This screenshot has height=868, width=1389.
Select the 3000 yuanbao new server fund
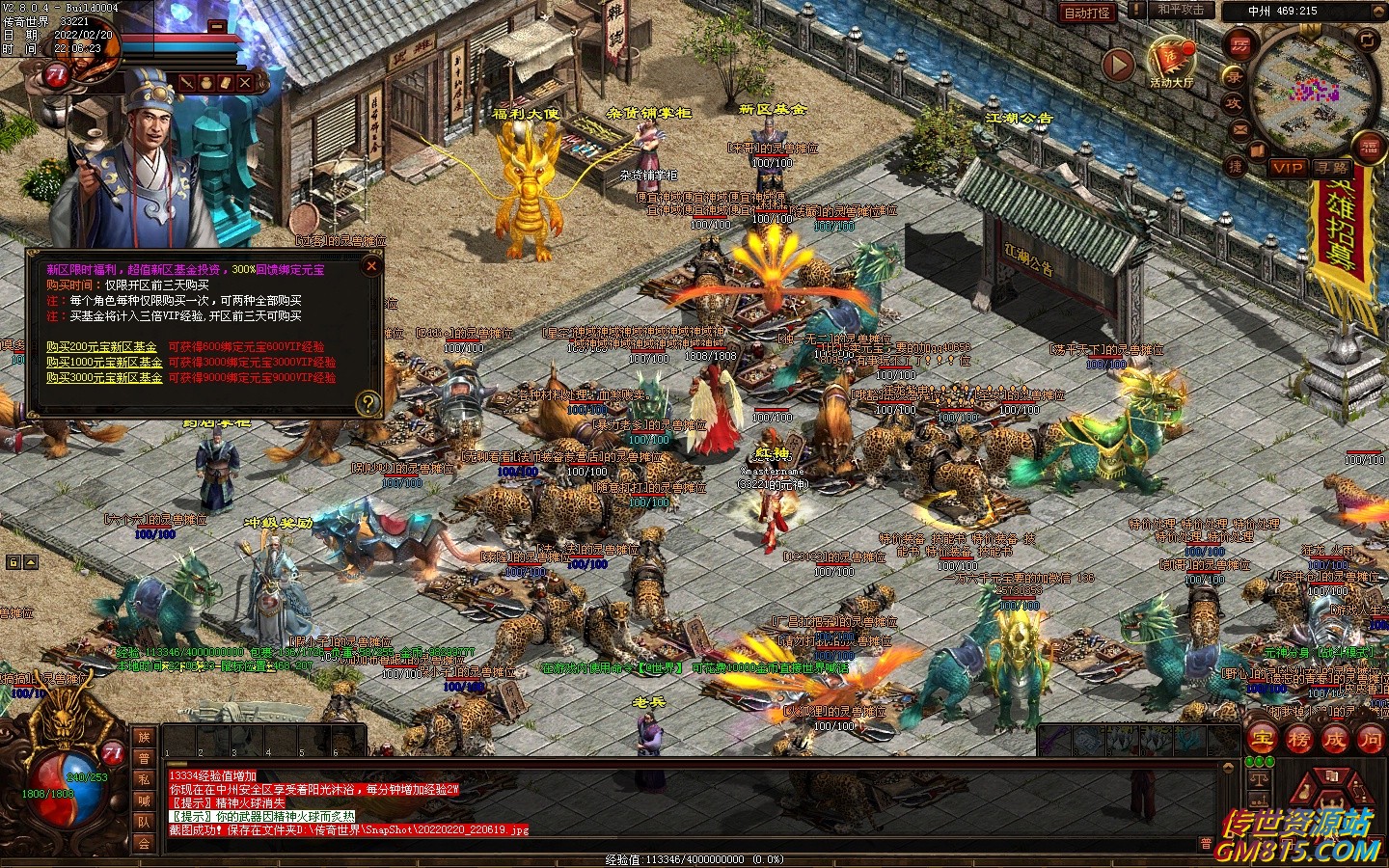104,378
